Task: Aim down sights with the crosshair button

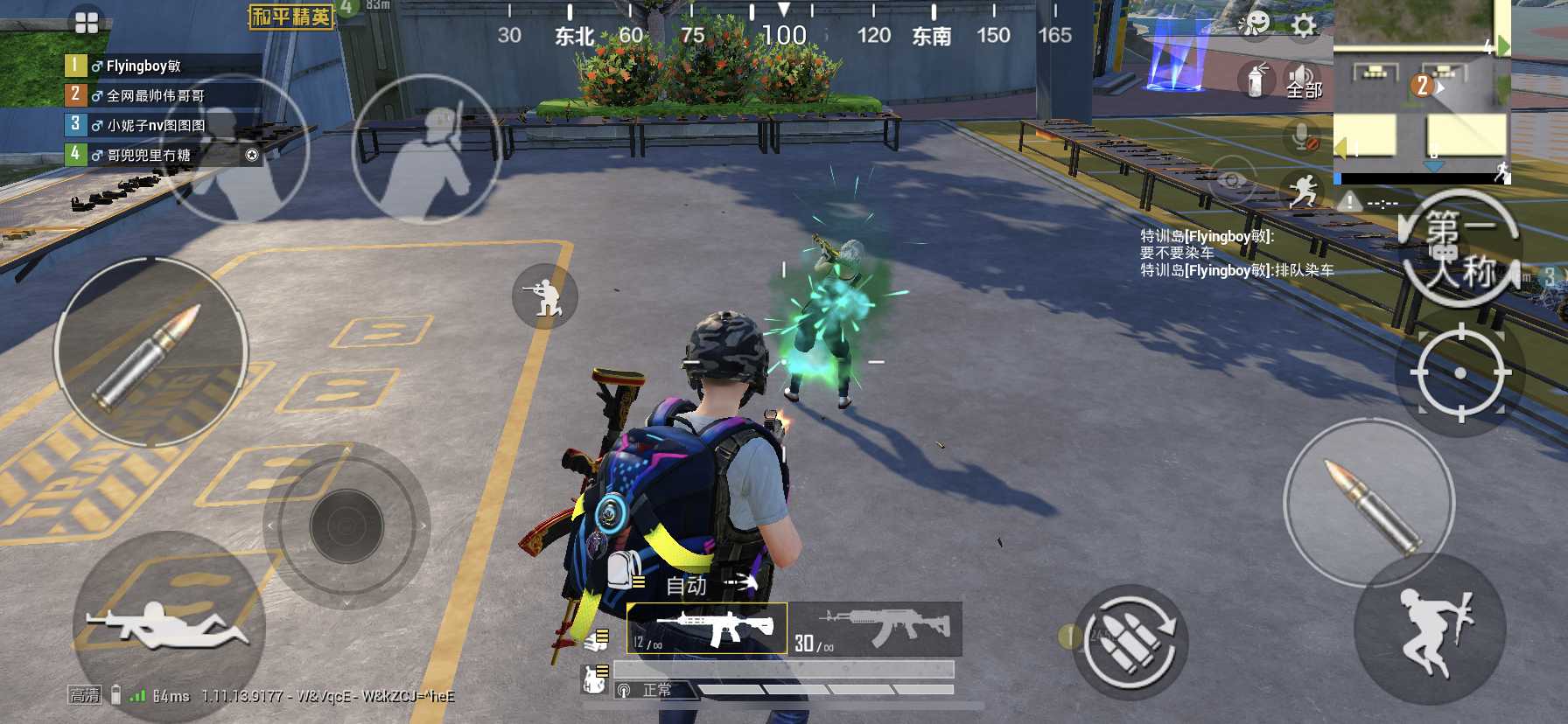Action: [x=1459, y=373]
